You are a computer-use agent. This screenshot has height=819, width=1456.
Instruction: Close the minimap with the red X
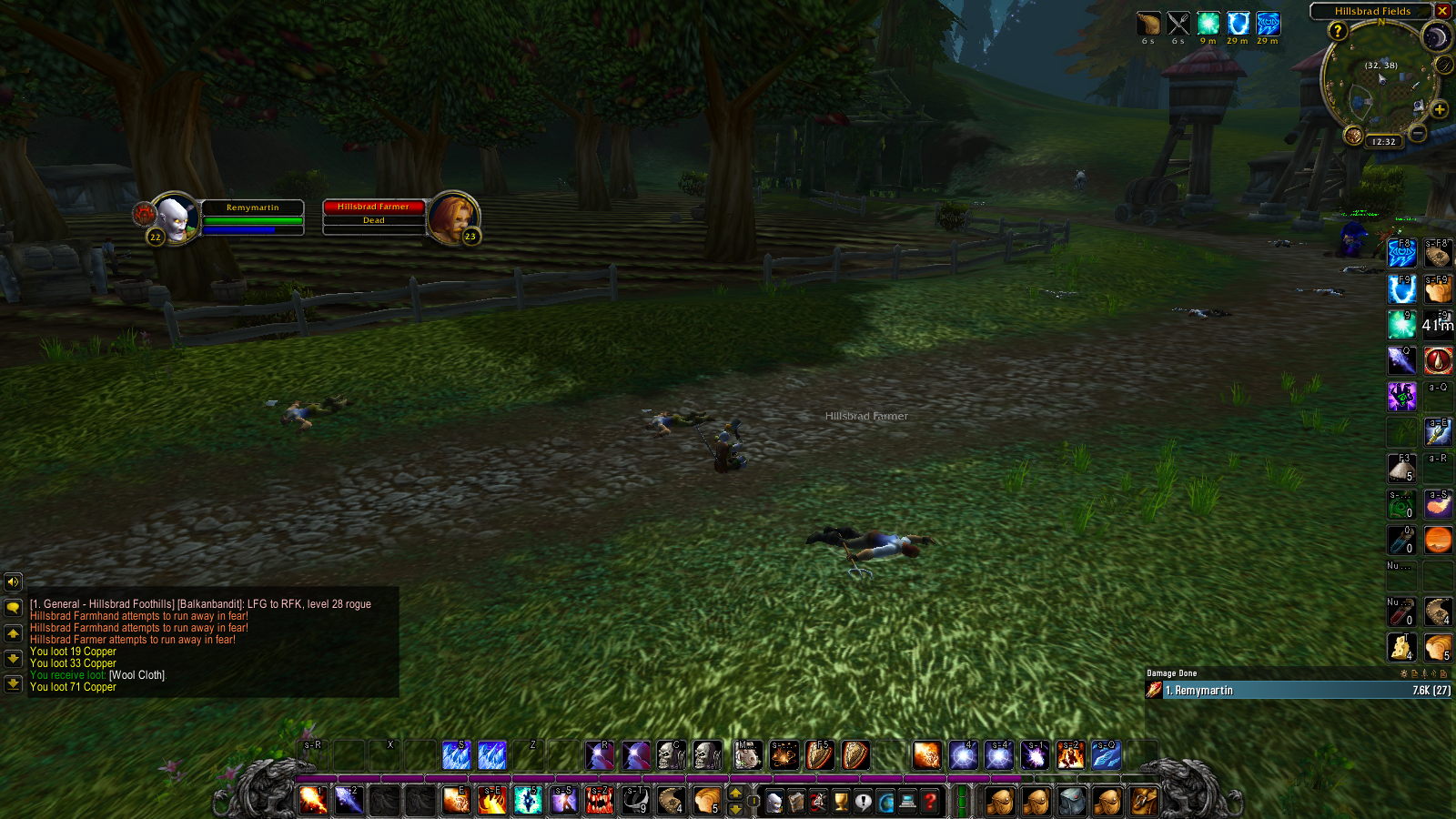click(1443, 11)
